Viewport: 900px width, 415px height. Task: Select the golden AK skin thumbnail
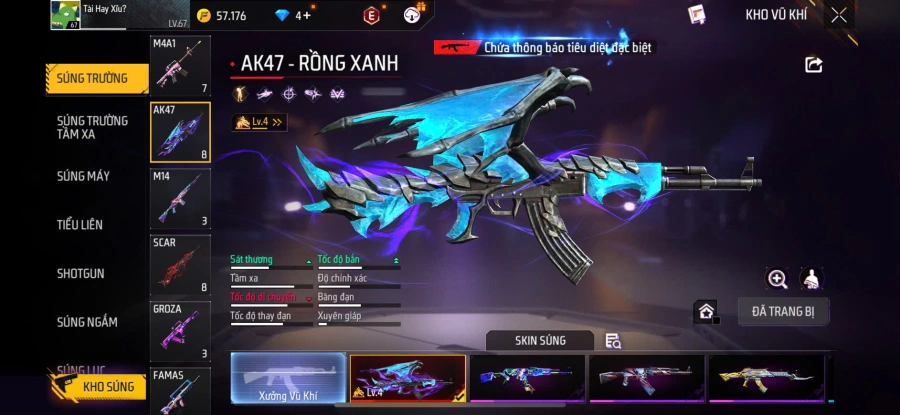(x=765, y=379)
